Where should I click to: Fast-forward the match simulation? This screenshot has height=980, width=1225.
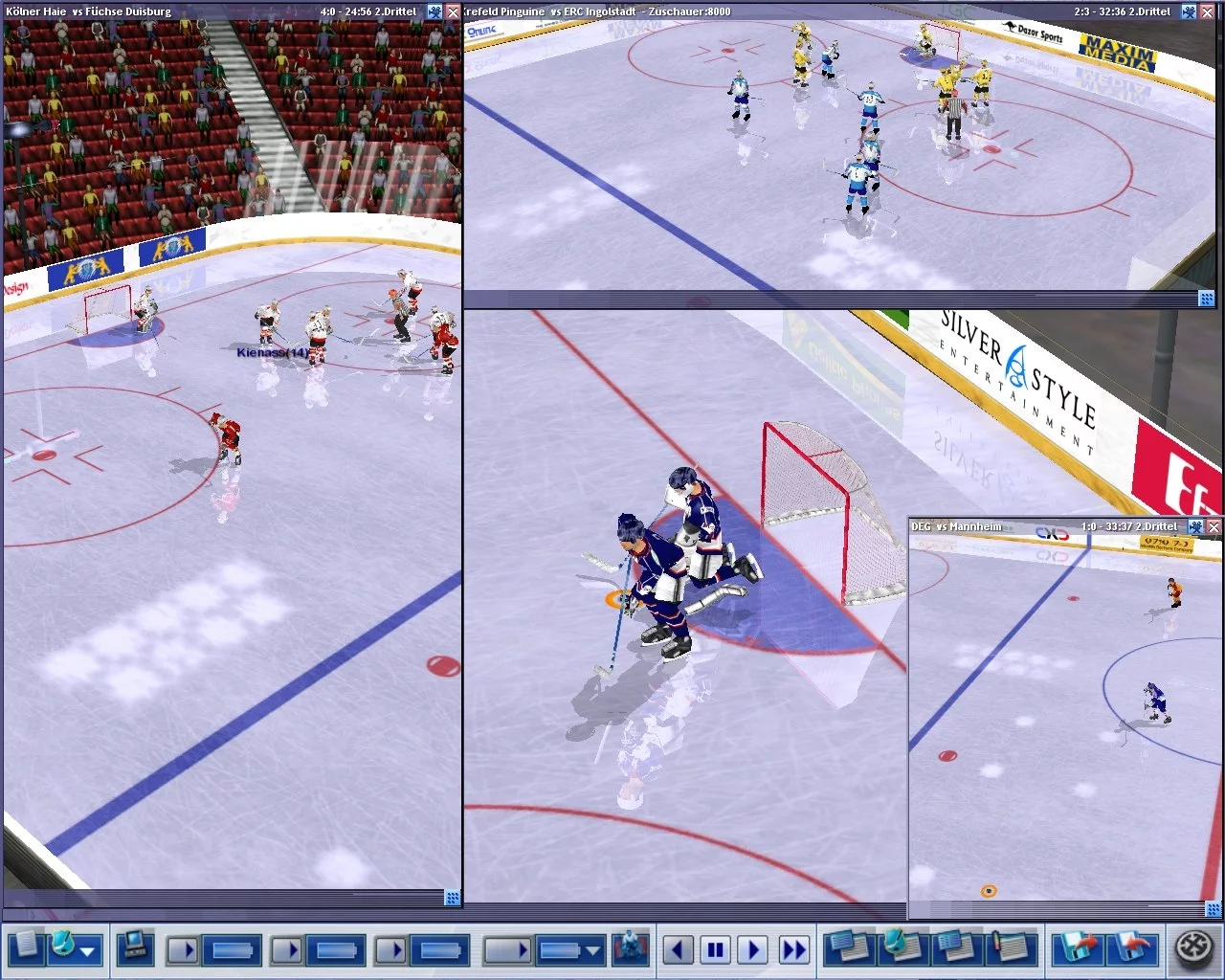coord(792,949)
